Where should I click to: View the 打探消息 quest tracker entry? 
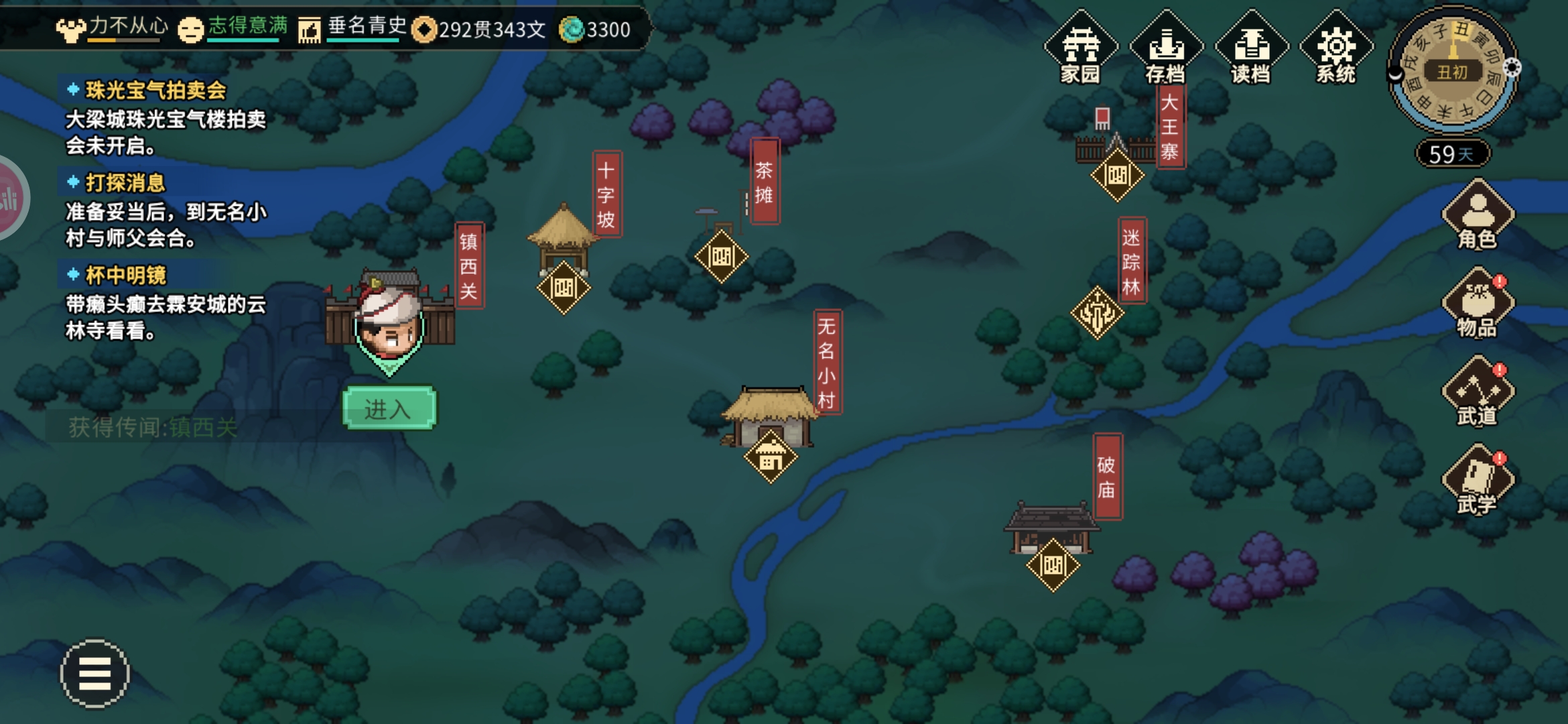click(x=125, y=183)
